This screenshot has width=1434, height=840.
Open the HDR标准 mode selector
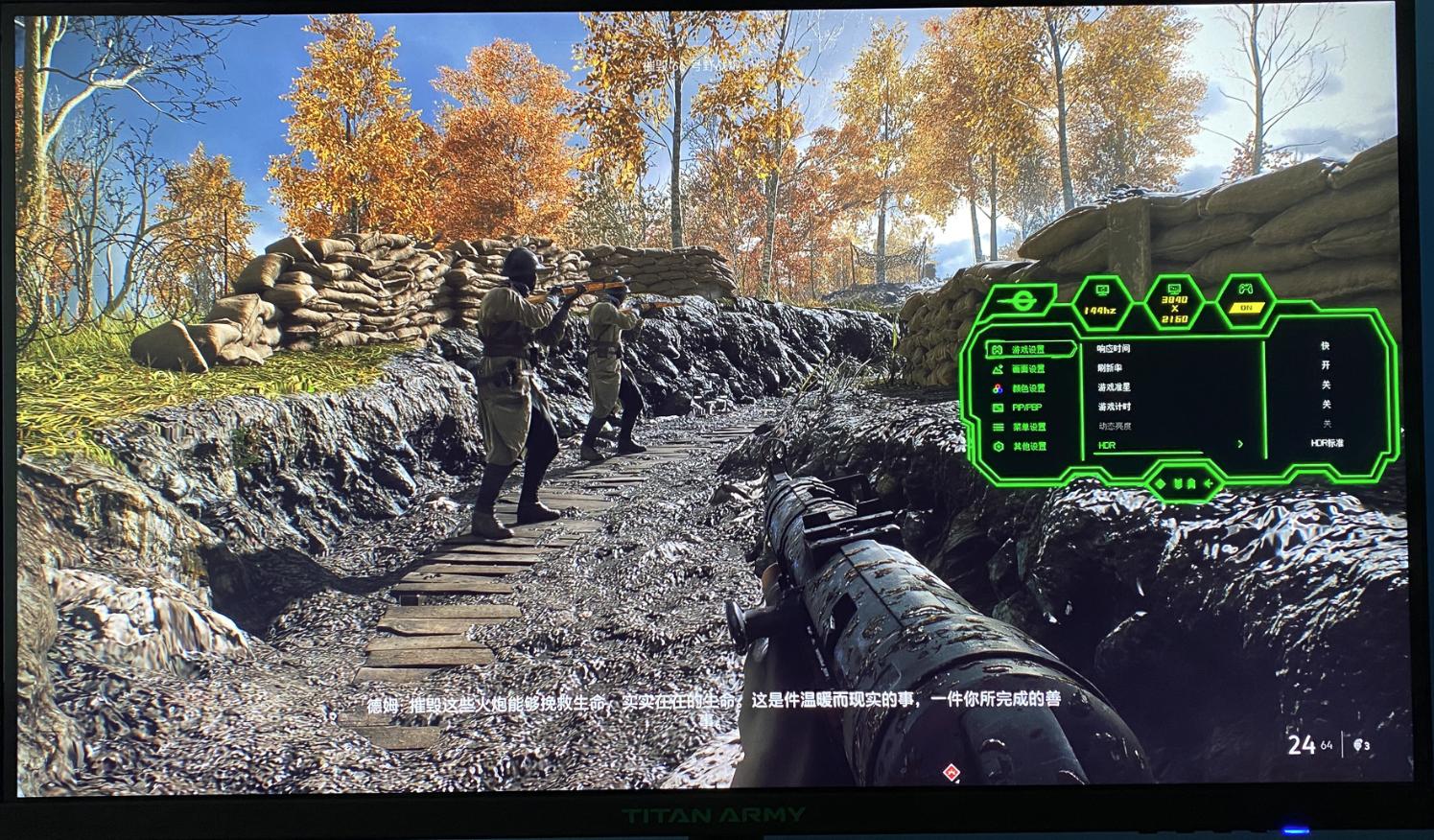[1328, 444]
